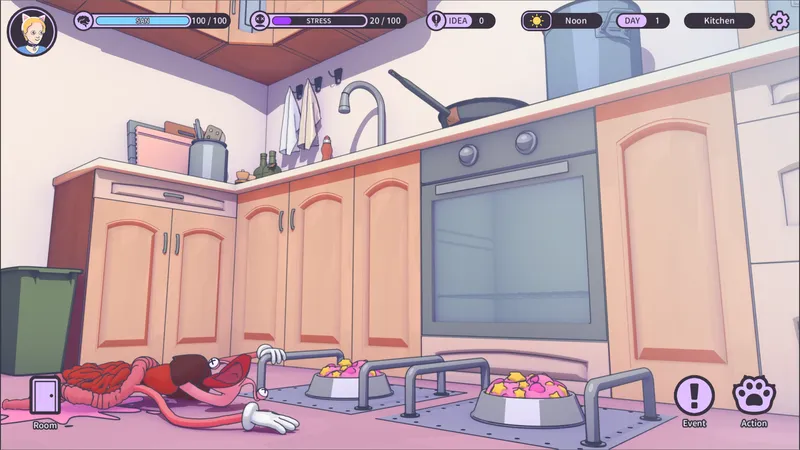The height and width of the screenshot is (450, 800).
Task: Open the Room navigation door
Action: pos(45,397)
